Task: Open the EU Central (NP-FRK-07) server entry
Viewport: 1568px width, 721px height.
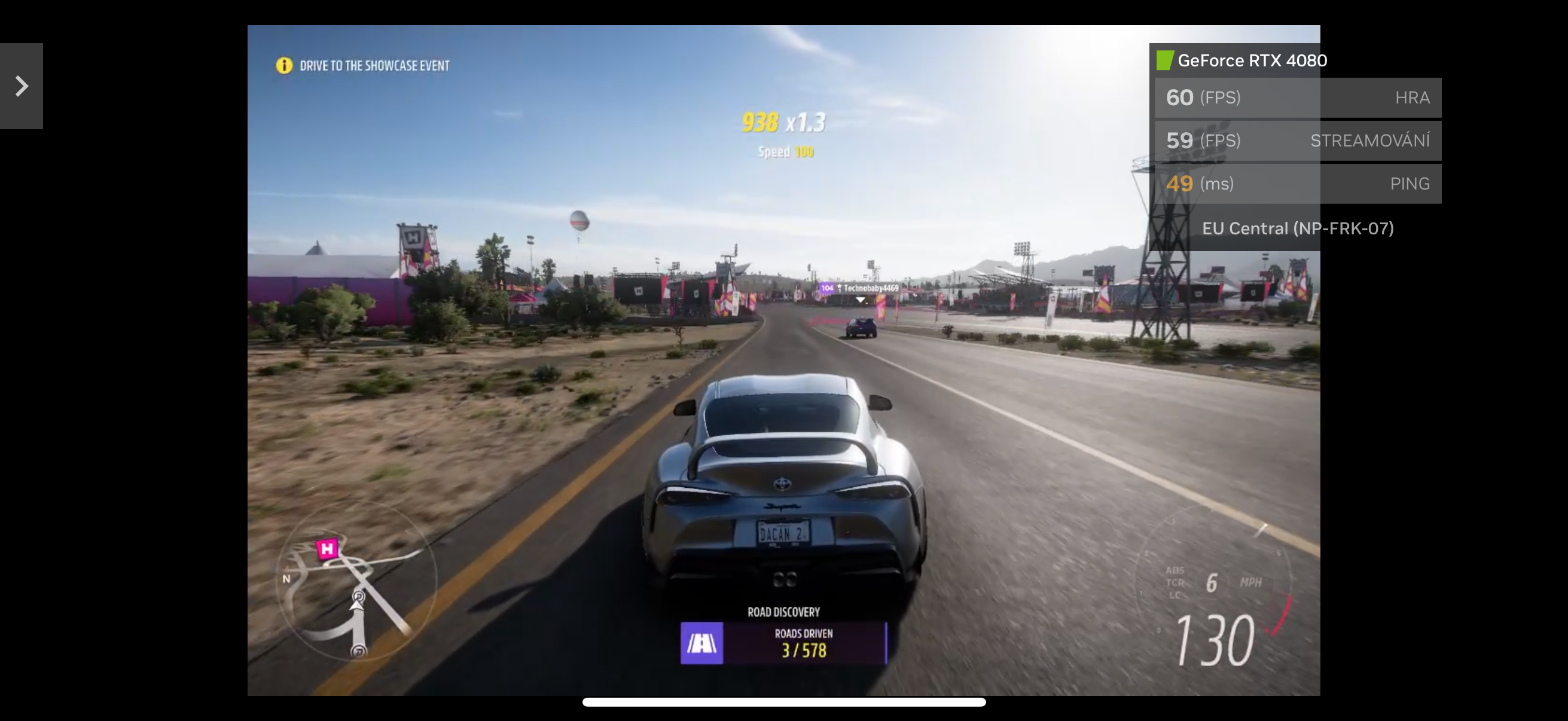Action: 1298,228
